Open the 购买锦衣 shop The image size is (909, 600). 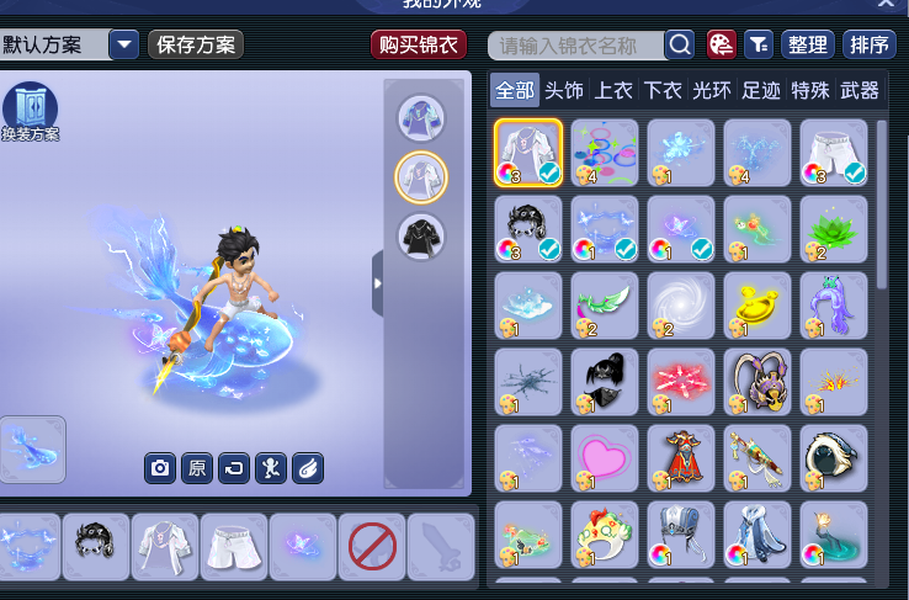pyautogui.click(x=419, y=45)
